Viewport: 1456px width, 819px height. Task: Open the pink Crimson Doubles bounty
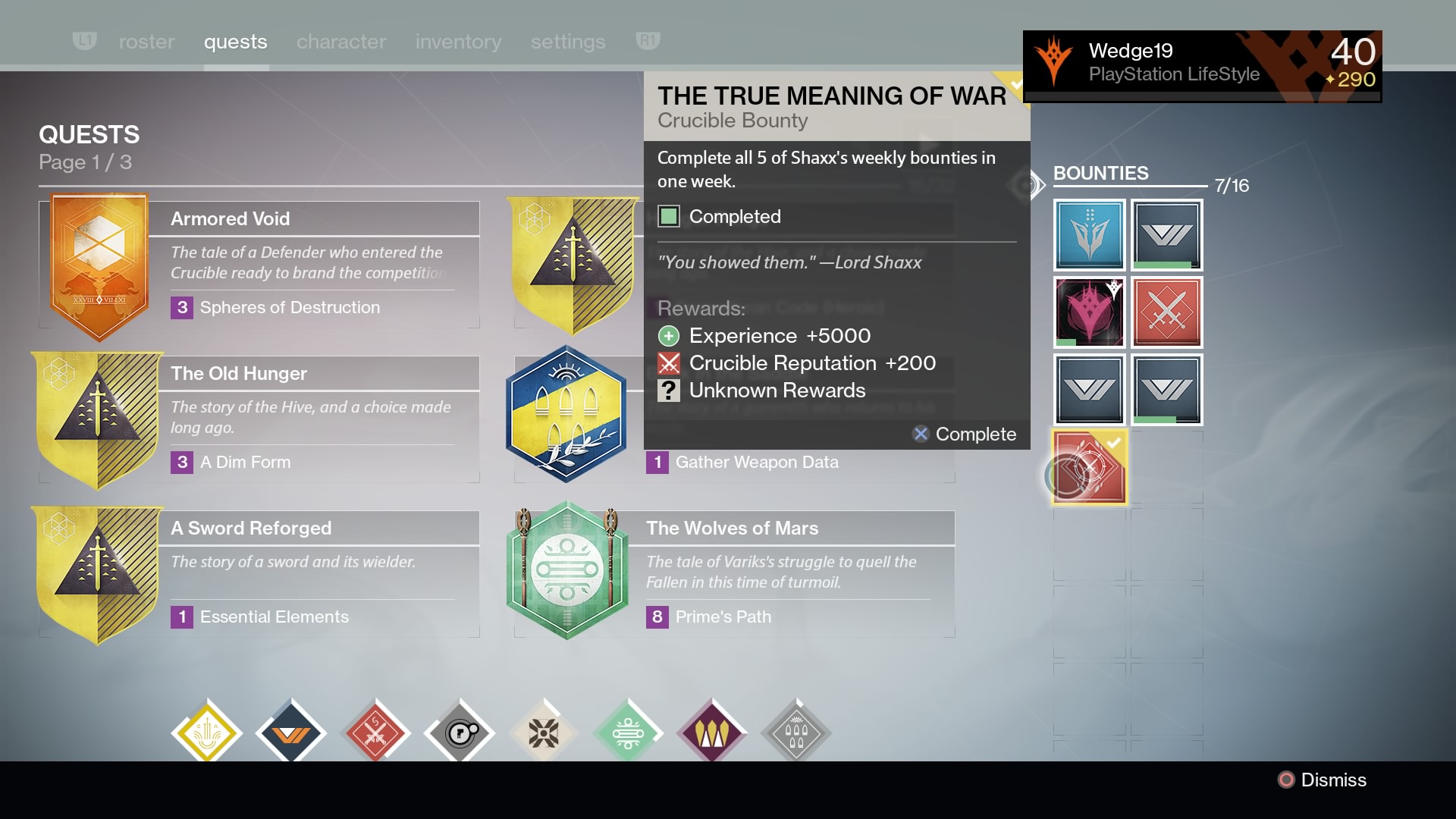coord(1090,312)
